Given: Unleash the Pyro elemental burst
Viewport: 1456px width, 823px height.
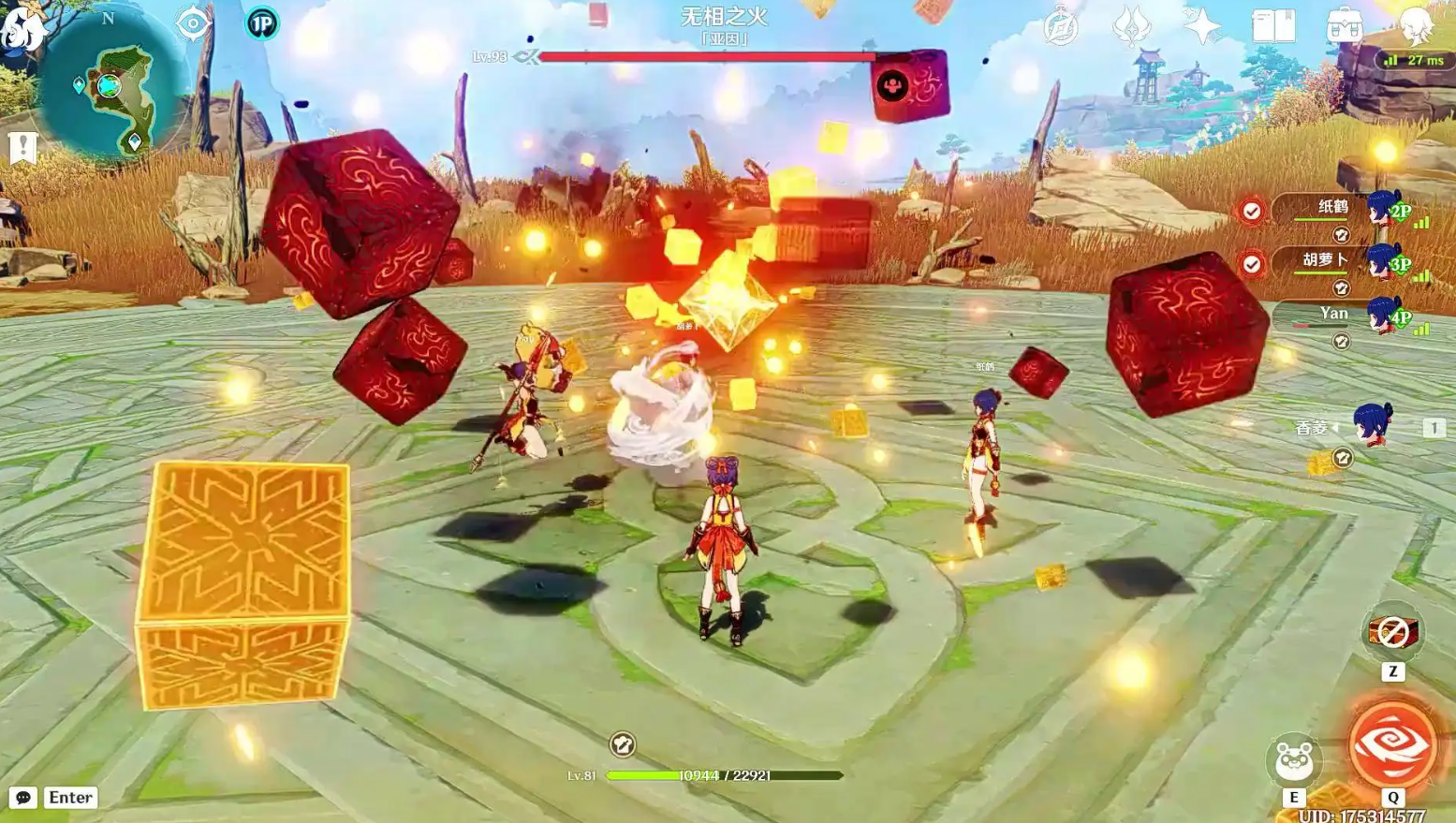Looking at the screenshot, I should [1392, 745].
